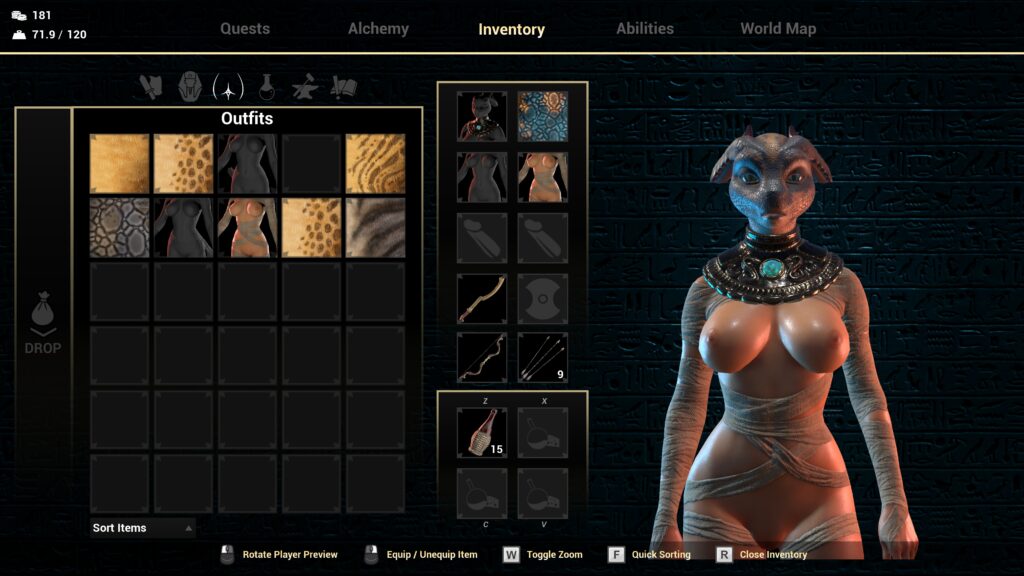Select the pharaoh head category icon
This screenshot has height=576, width=1024.
pos(190,88)
